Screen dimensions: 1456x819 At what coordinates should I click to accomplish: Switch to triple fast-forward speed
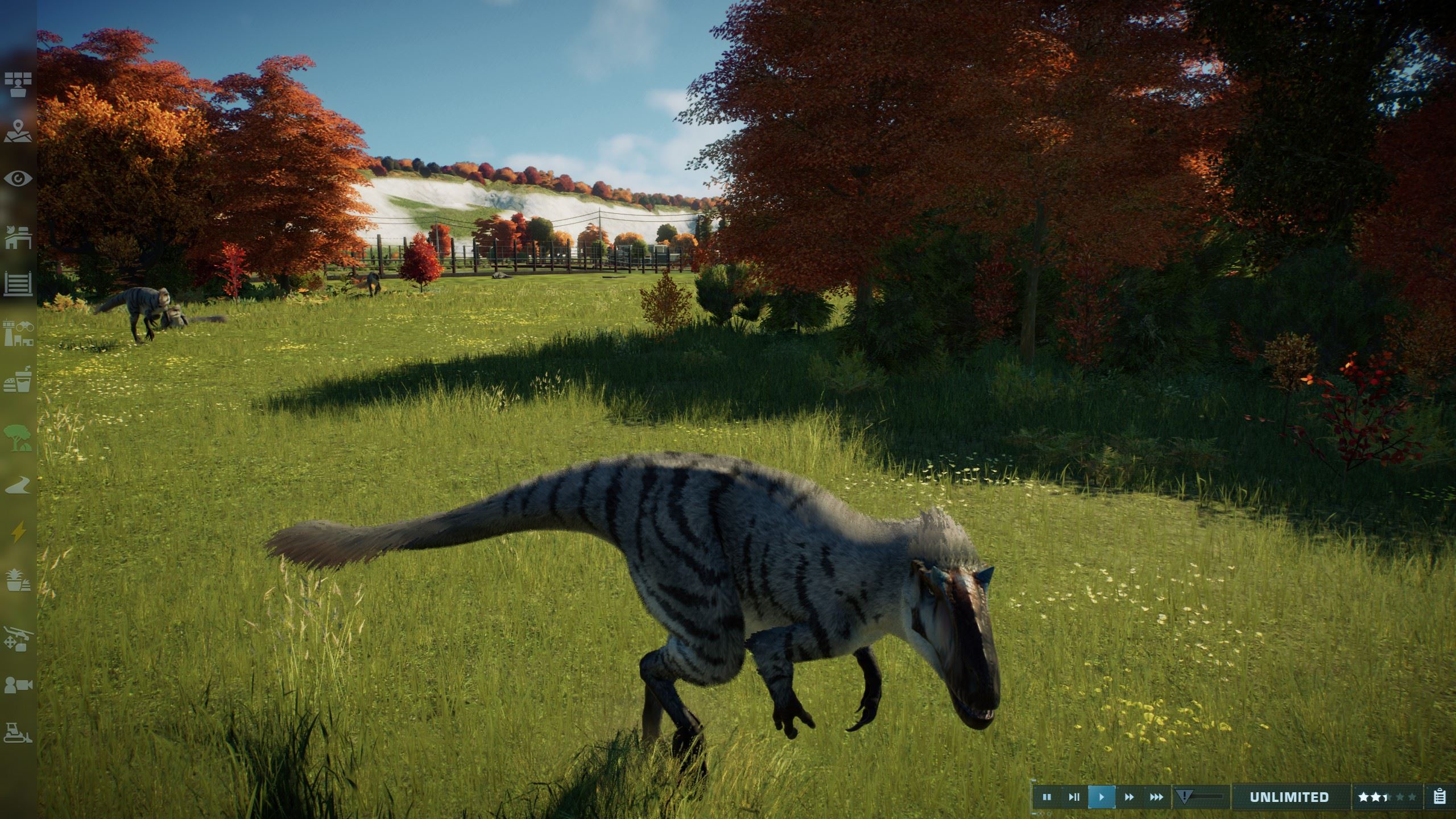(x=1156, y=797)
